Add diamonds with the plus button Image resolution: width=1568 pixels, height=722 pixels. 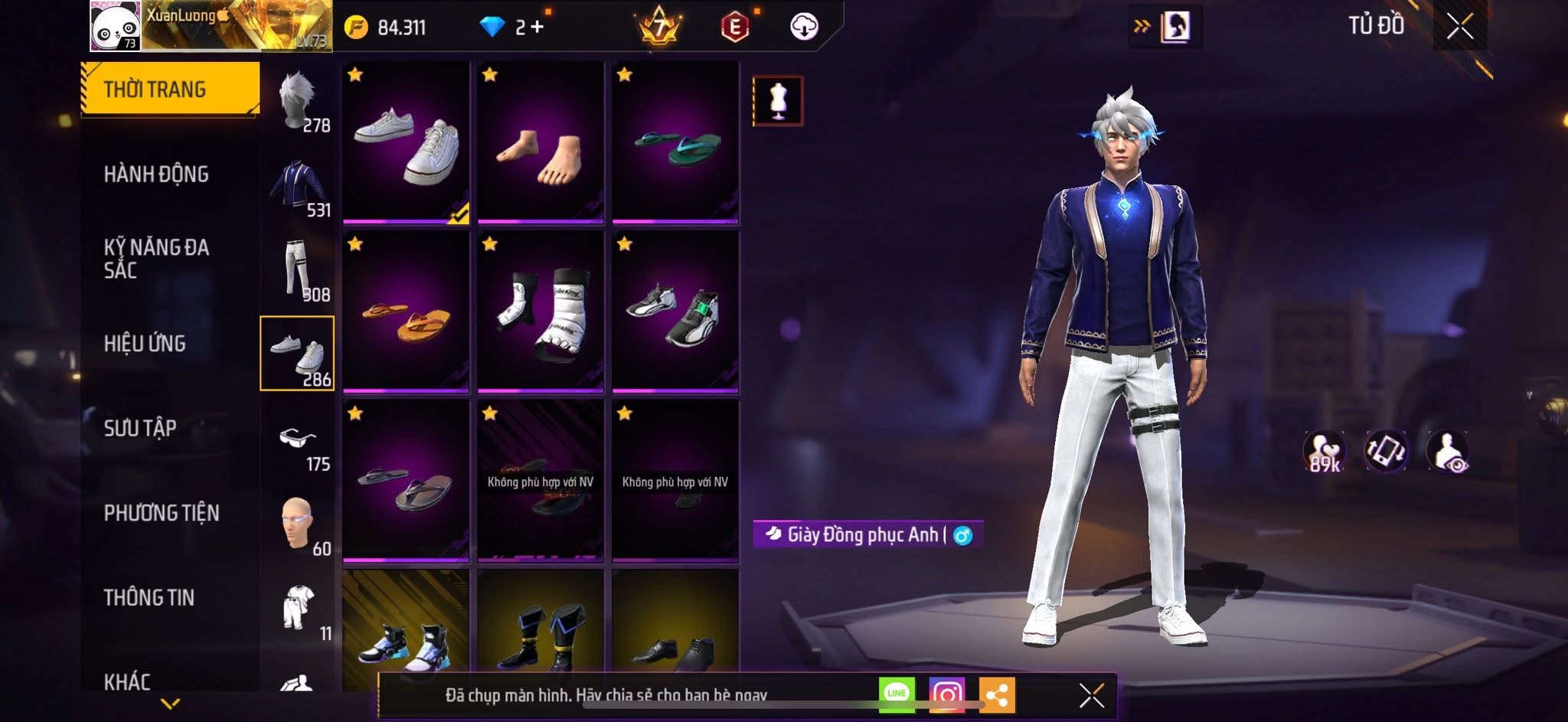(537, 28)
